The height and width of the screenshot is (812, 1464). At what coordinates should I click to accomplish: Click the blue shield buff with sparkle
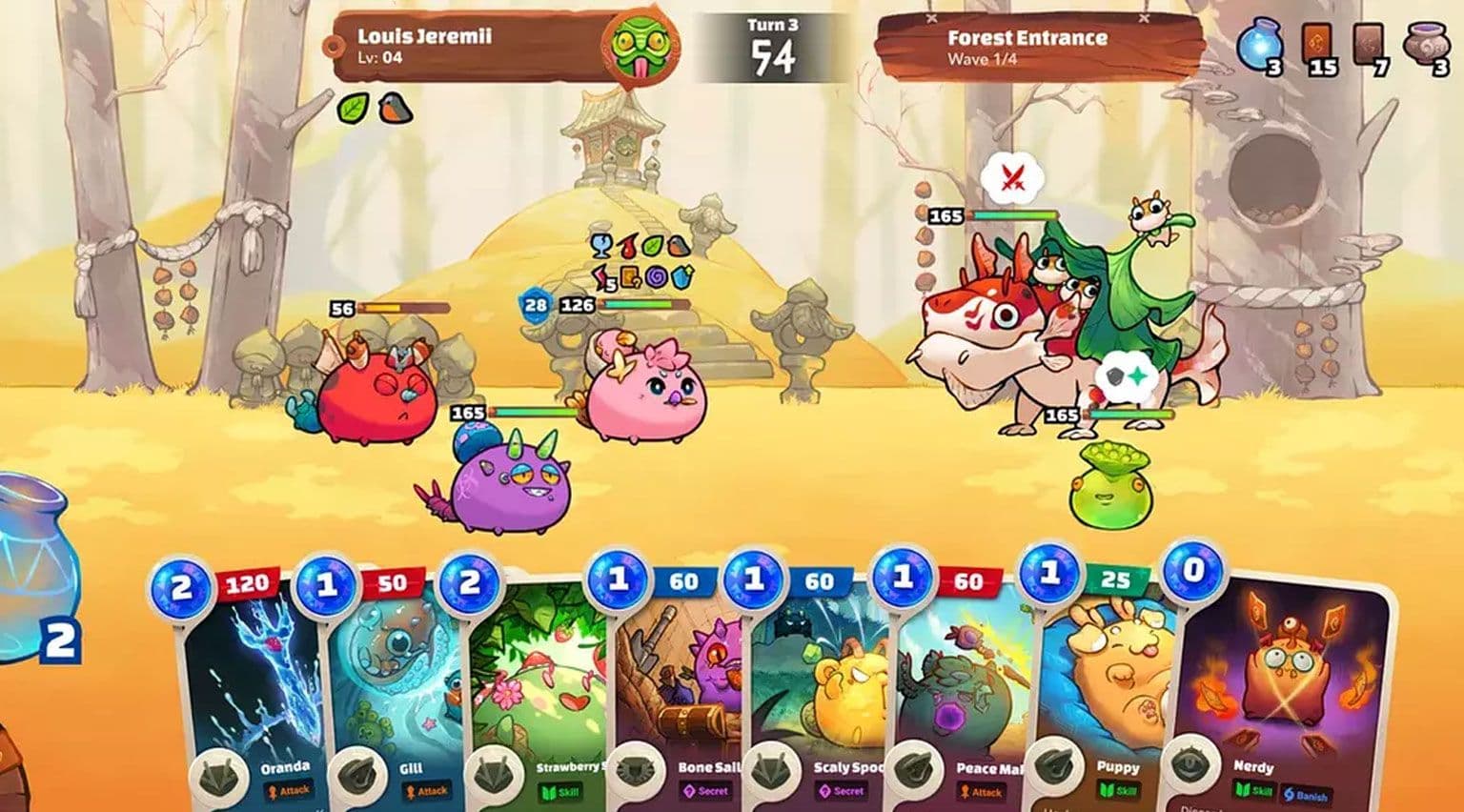pos(682,276)
